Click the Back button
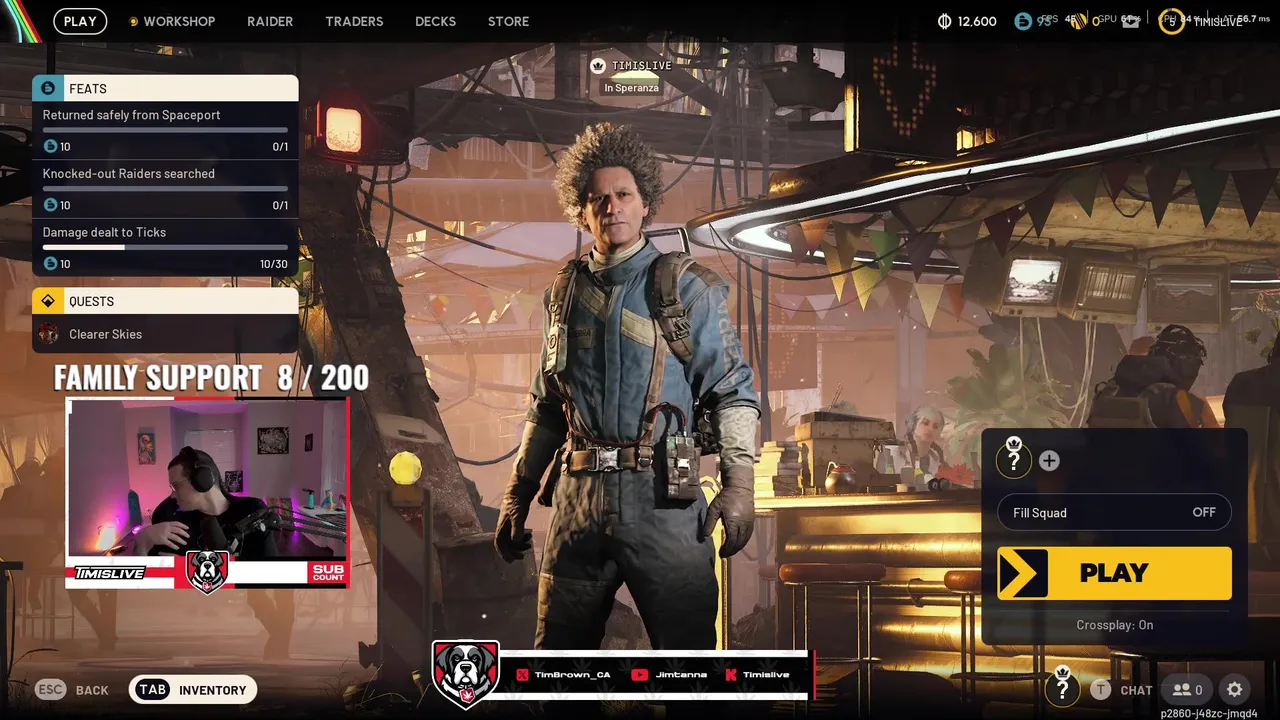The image size is (1280, 720). (x=72, y=690)
